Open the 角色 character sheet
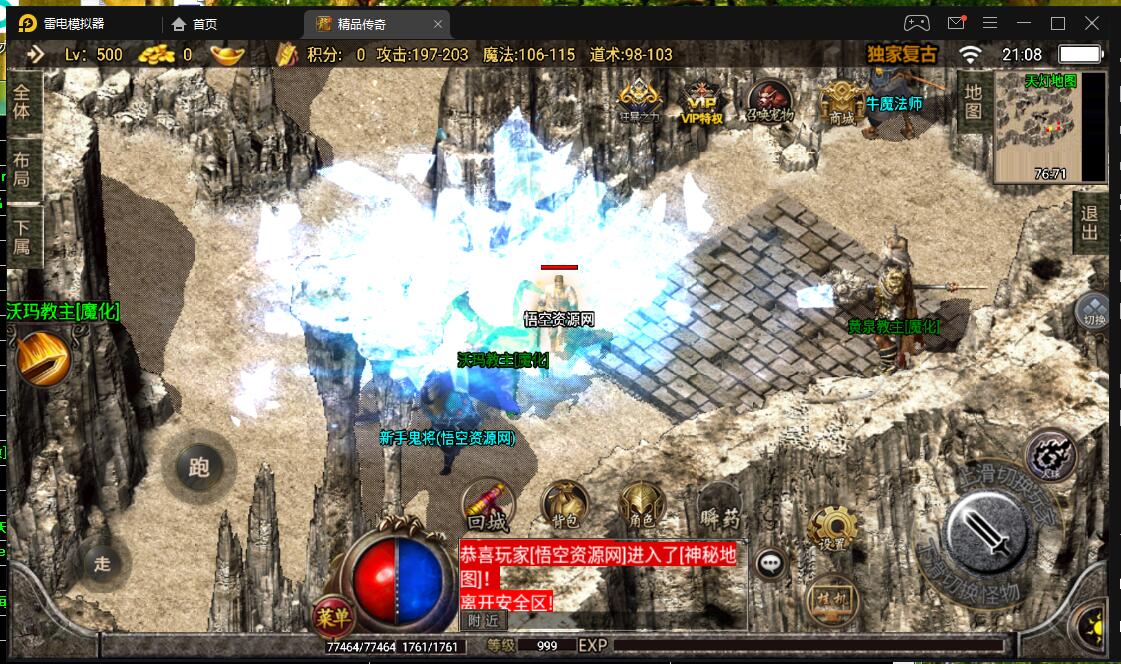 (x=641, y=505)
